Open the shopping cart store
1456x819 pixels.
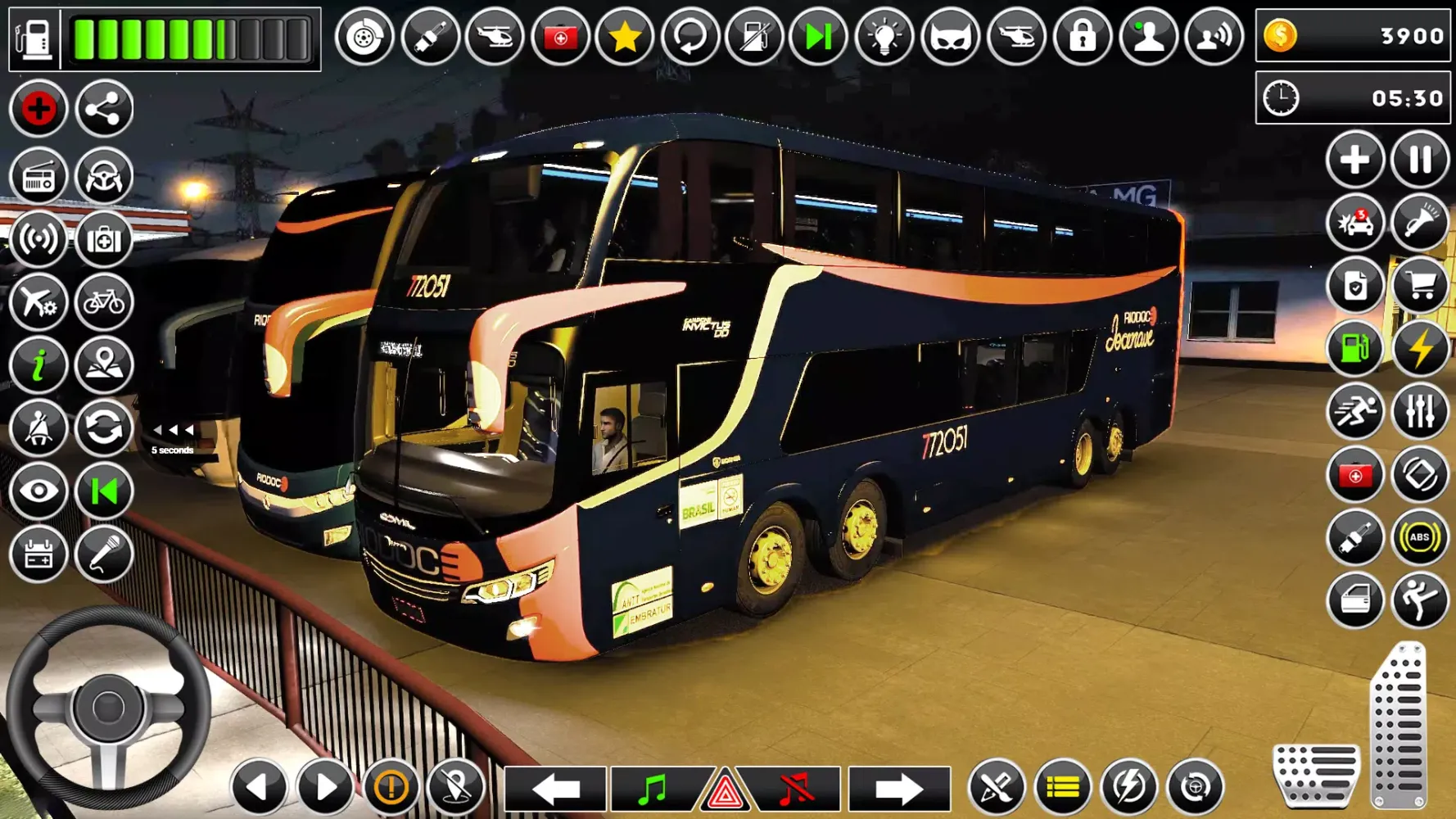[1419, 285]
